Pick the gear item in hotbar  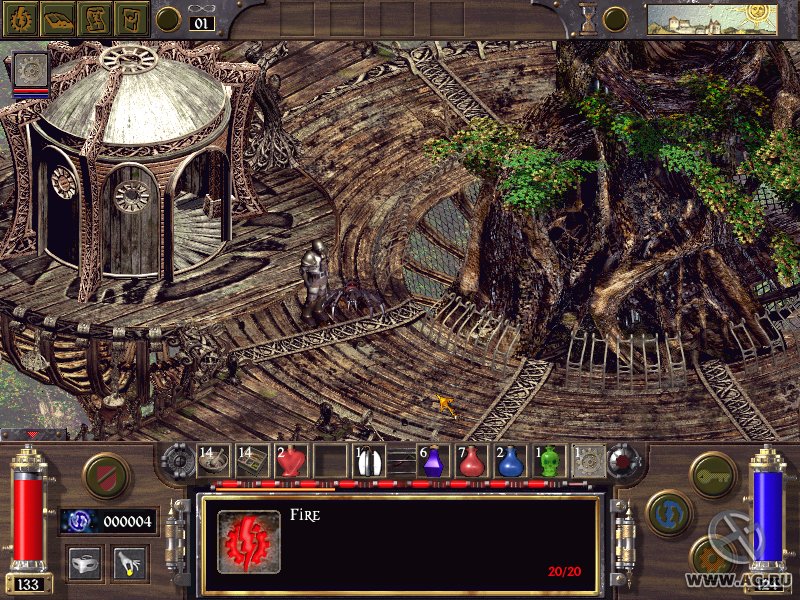tap(588, 462)
